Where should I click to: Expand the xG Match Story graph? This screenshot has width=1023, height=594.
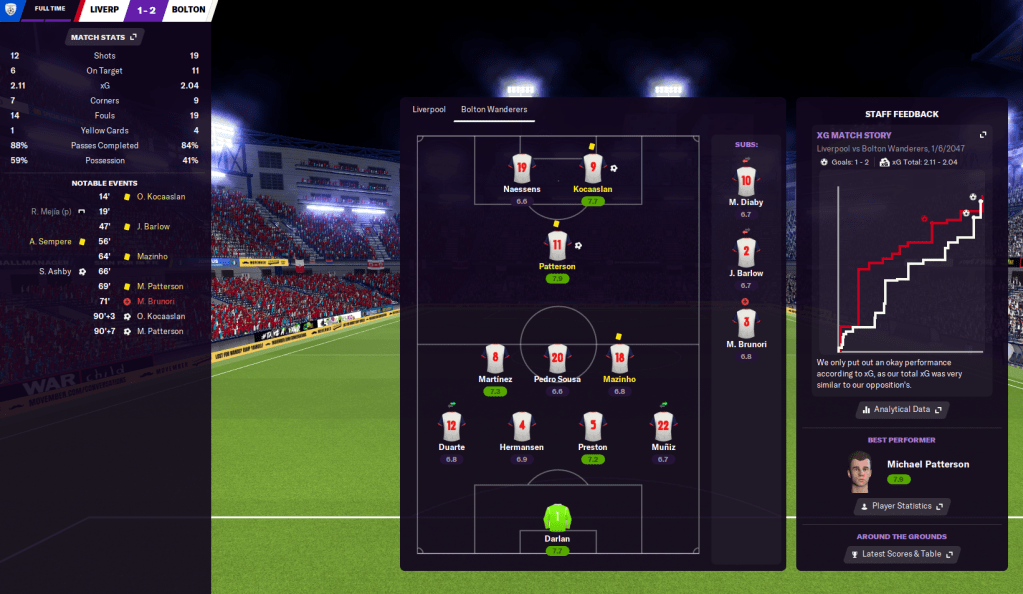pos(983,135)
